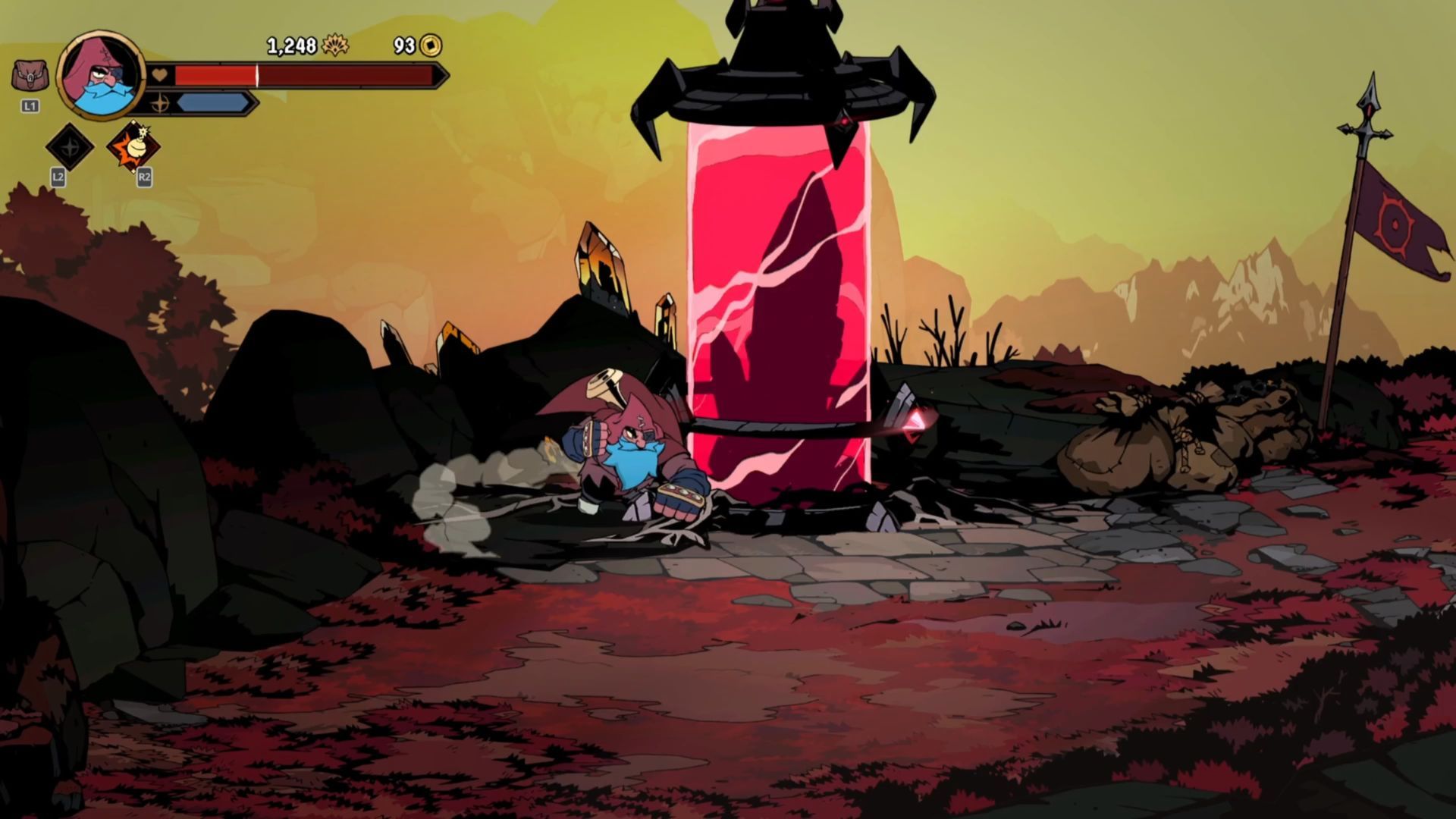The width and height of the screenshot is (1456, 819).
Task: Open the leather bag inventory icon
Action: coord(30,76)
